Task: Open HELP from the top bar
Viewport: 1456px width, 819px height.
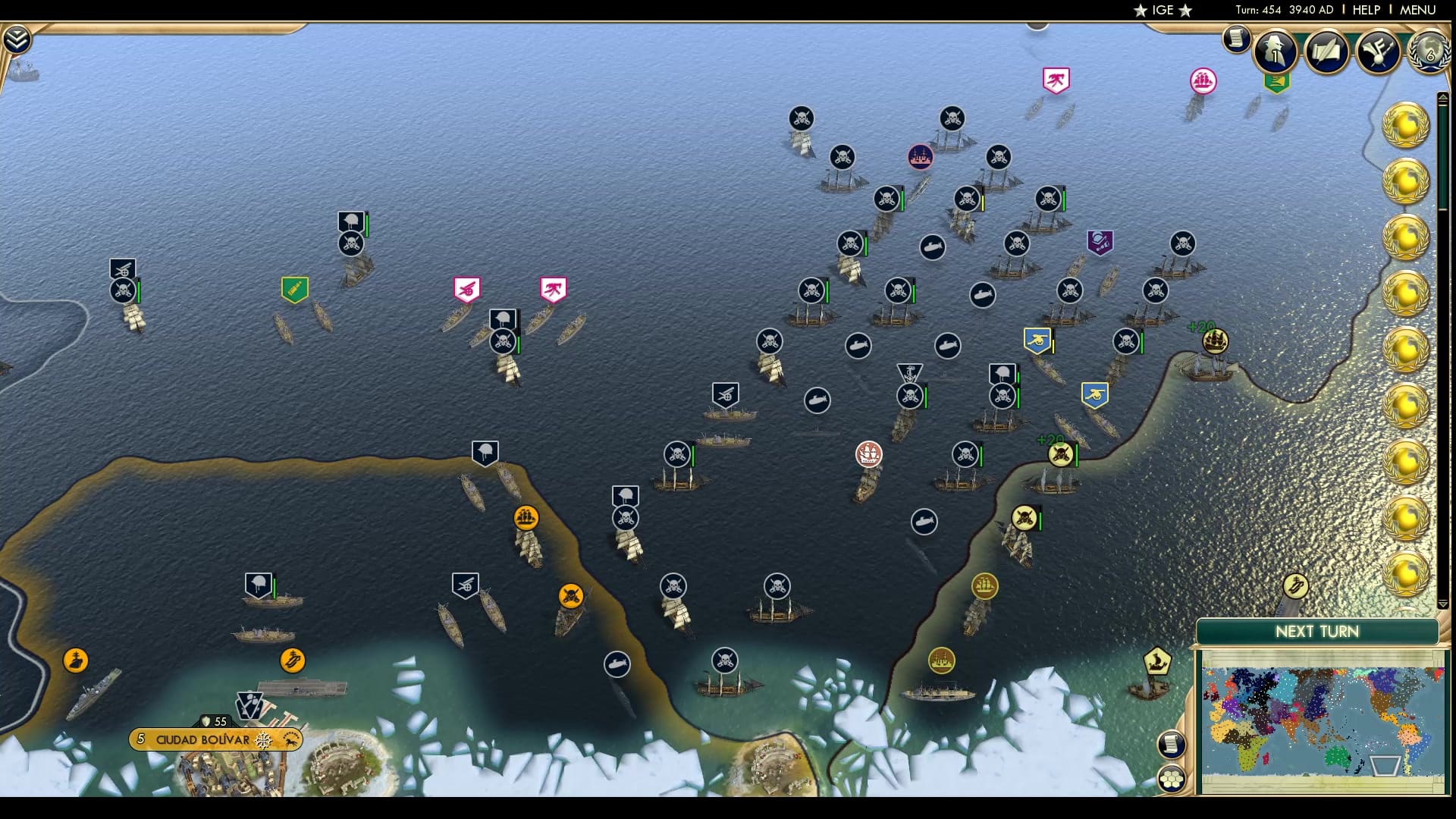Action: click(1365, 10)
